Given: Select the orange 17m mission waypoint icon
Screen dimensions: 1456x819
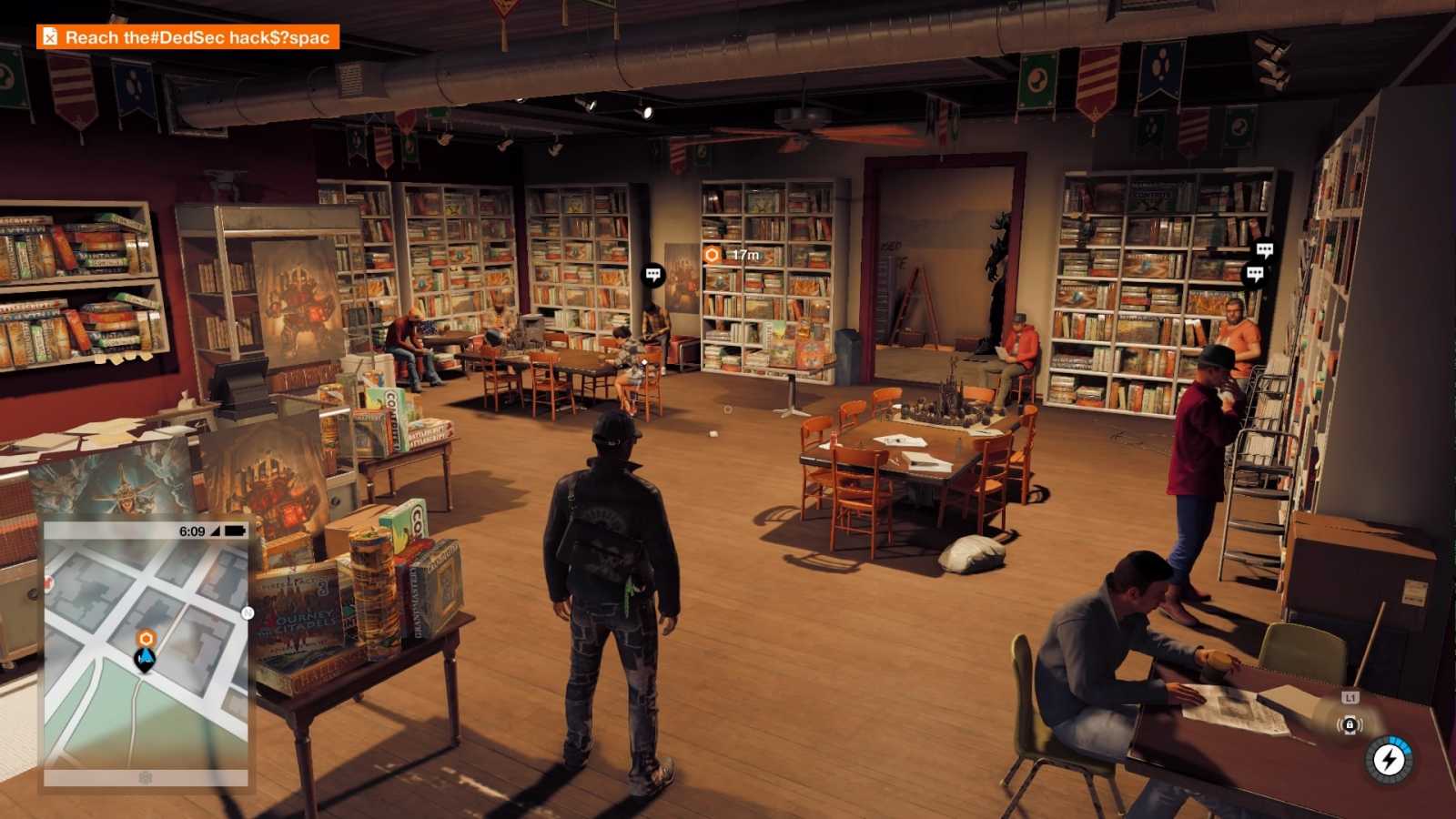Looking at the screenshot, I should pos(712,256).
